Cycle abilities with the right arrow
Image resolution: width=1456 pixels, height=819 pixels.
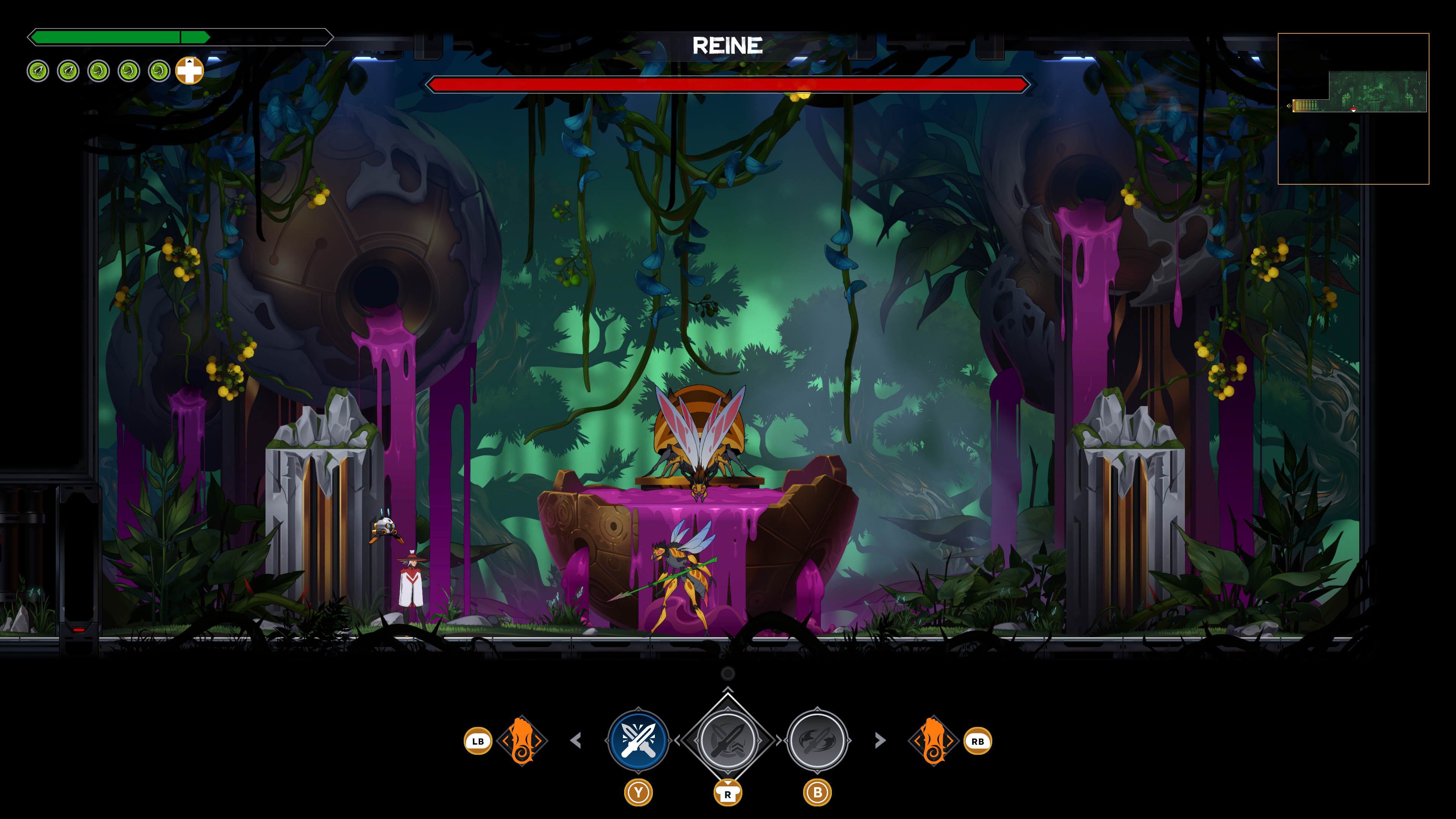click(x=880, y=741)
